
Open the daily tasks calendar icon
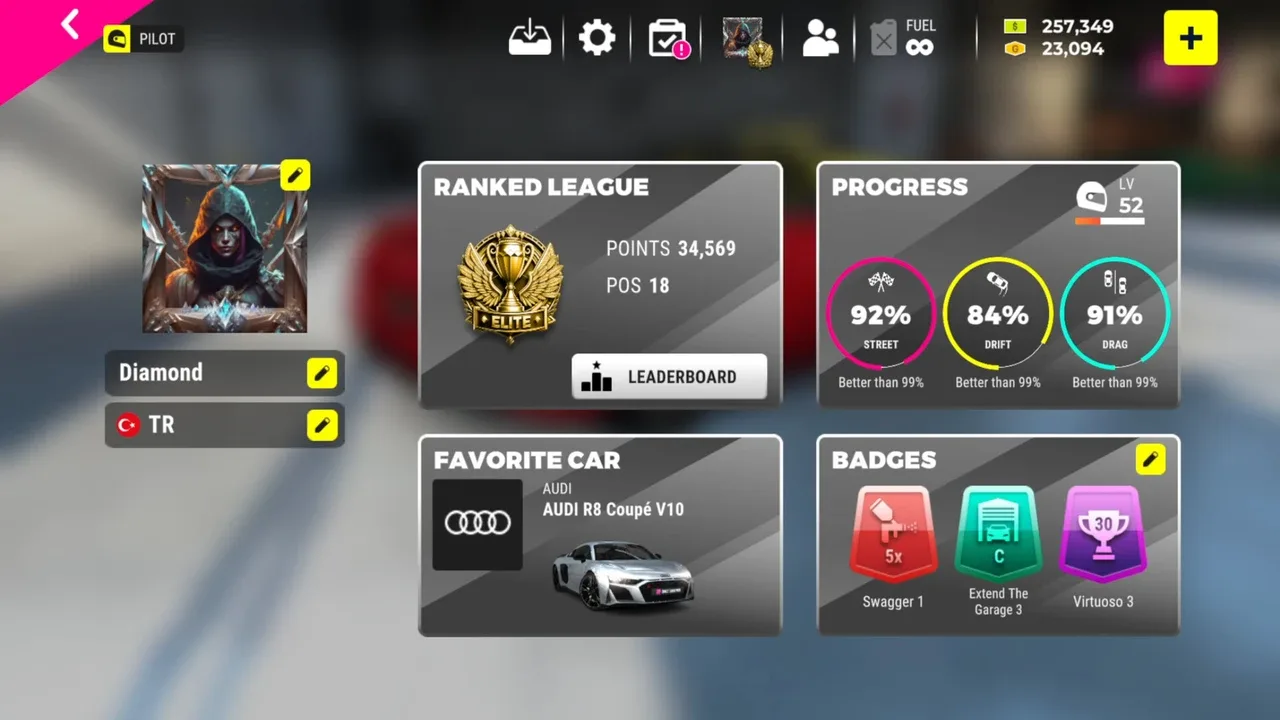pos(668,39)
